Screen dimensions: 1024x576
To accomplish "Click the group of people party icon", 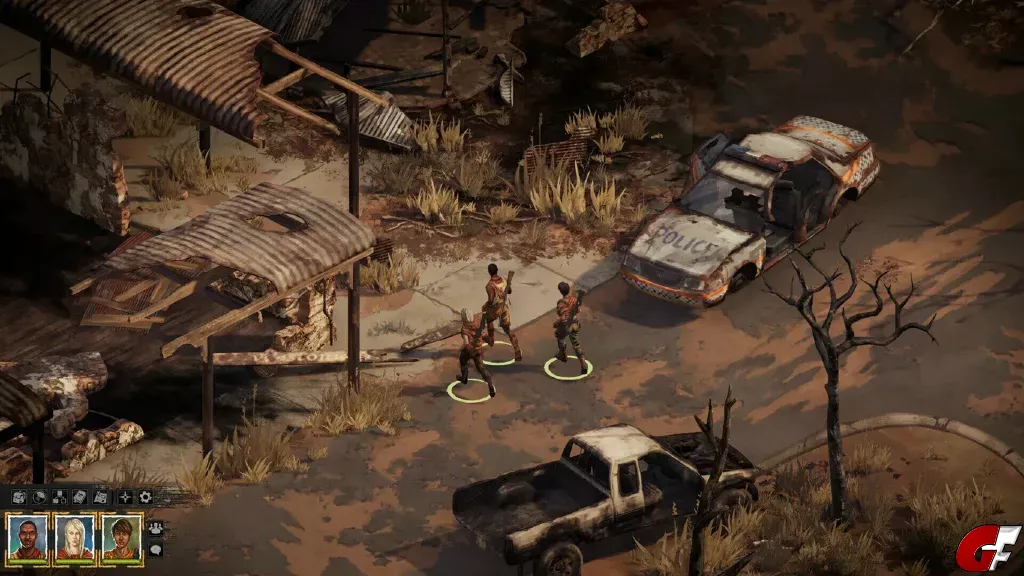I will pyautogui.click(x=155, y=527).
